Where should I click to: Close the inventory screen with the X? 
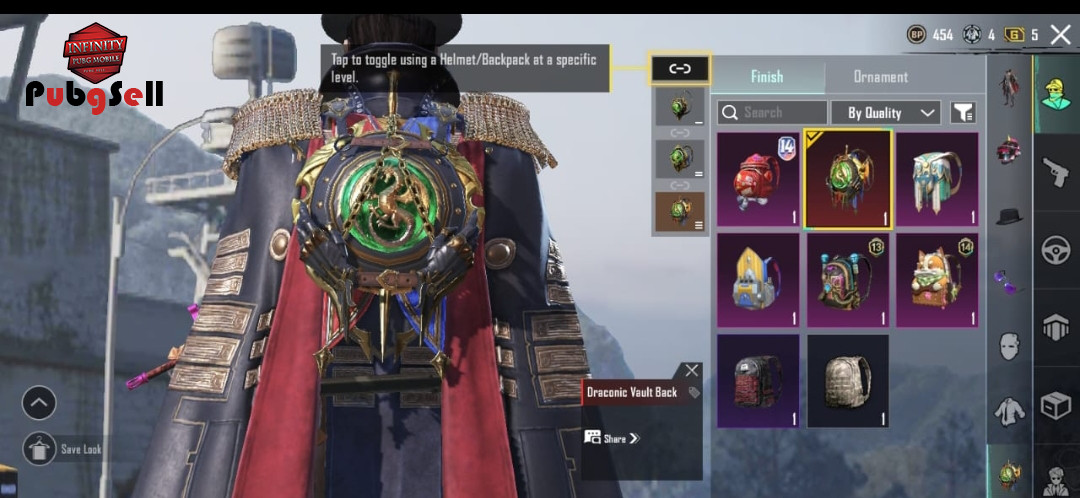pyautogui.click(x=1061, y=35)
